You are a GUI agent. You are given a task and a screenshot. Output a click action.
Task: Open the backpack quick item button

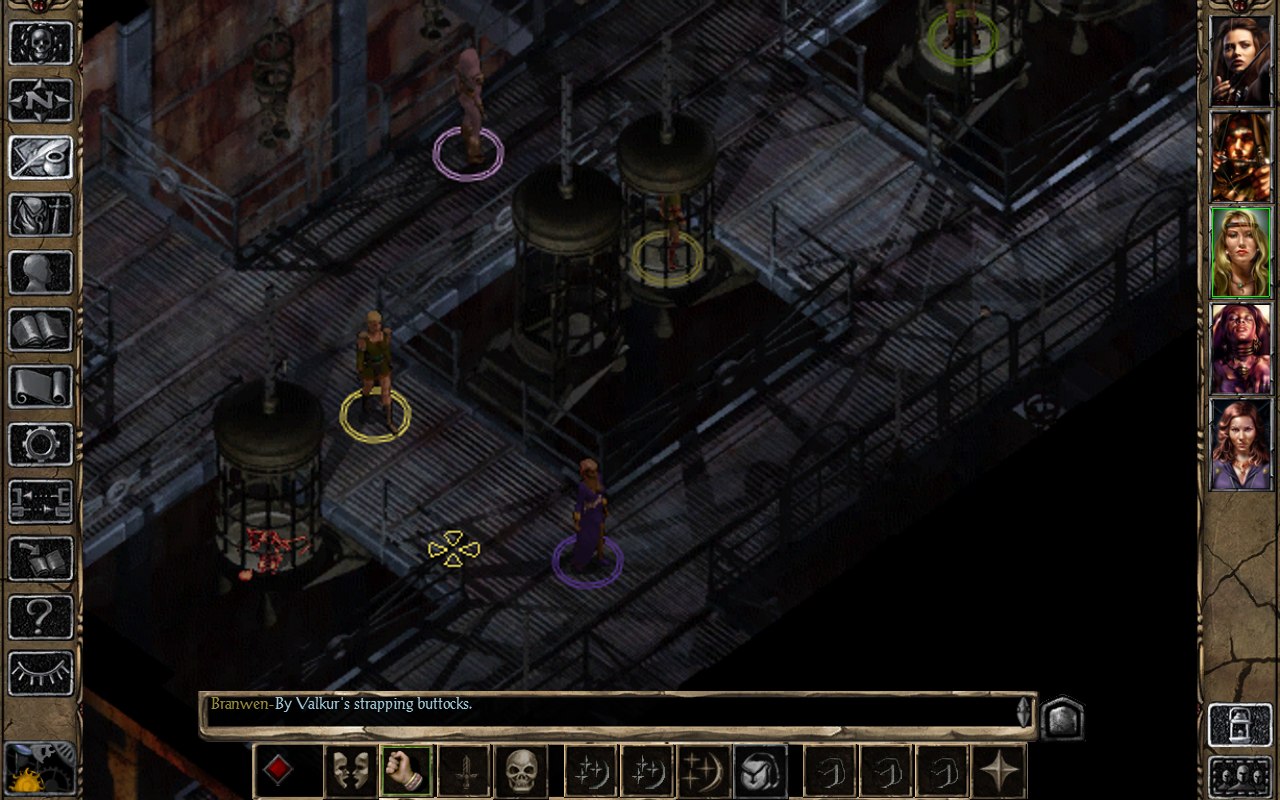pyautogui.click(x=760, y=771)
